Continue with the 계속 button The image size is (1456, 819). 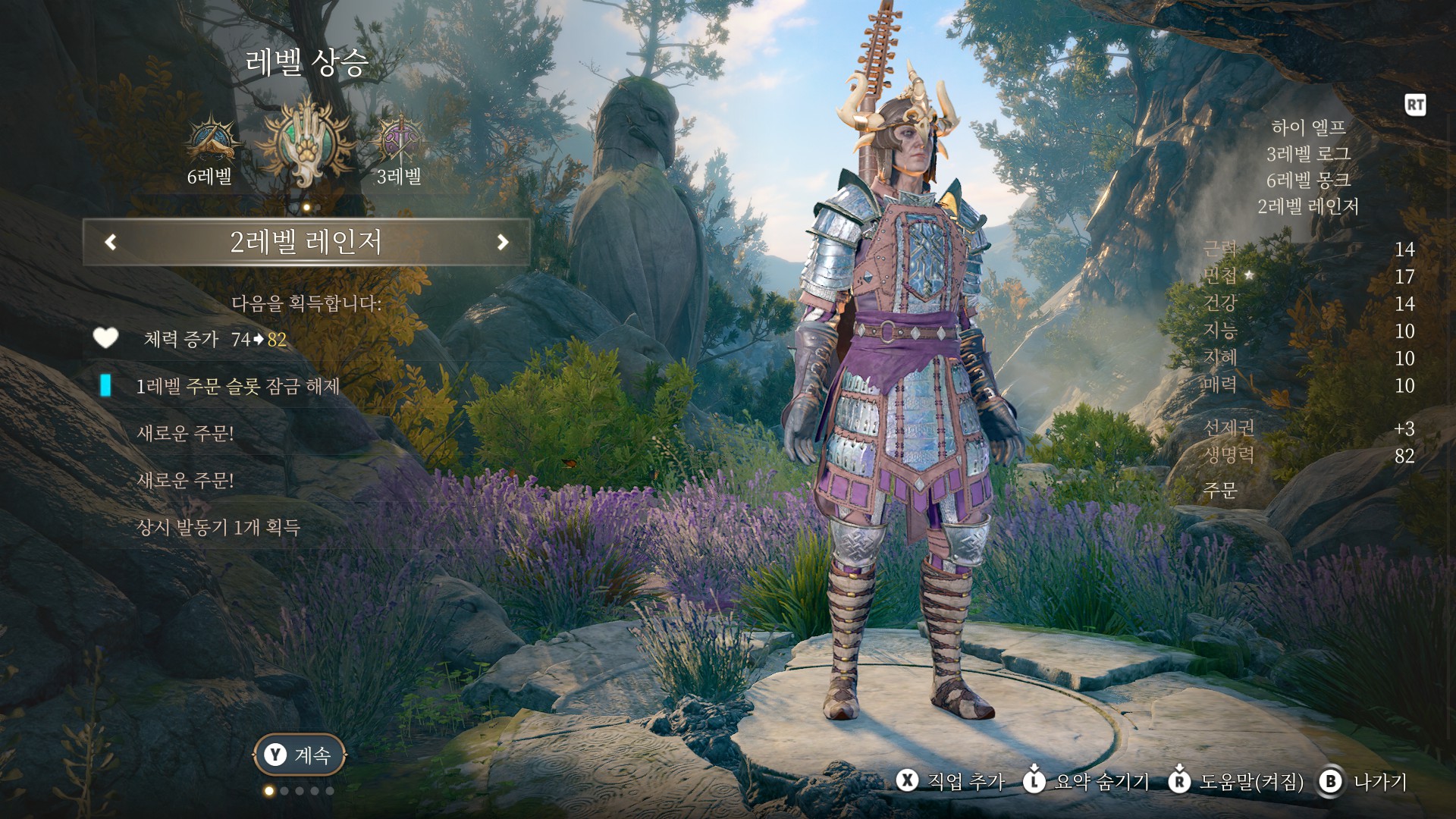[x=300, y=755]
